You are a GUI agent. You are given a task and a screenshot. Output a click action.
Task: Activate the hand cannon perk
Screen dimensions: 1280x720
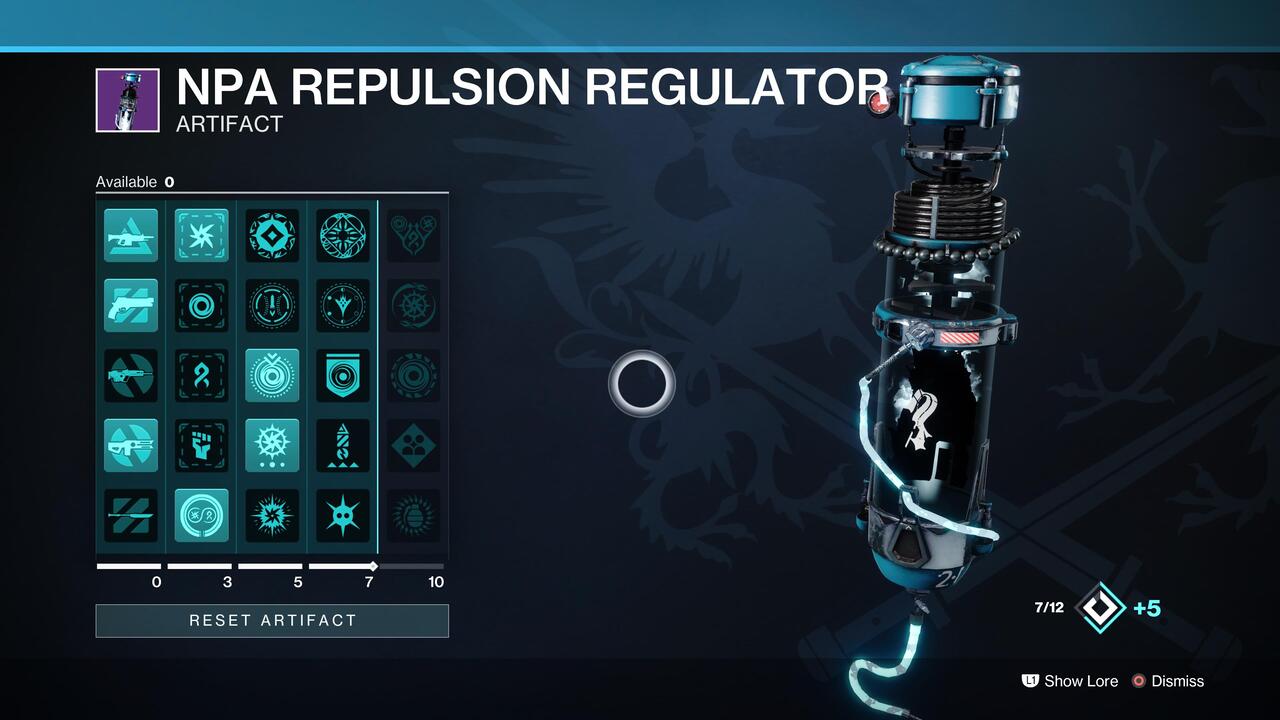[x=130, y=306]
